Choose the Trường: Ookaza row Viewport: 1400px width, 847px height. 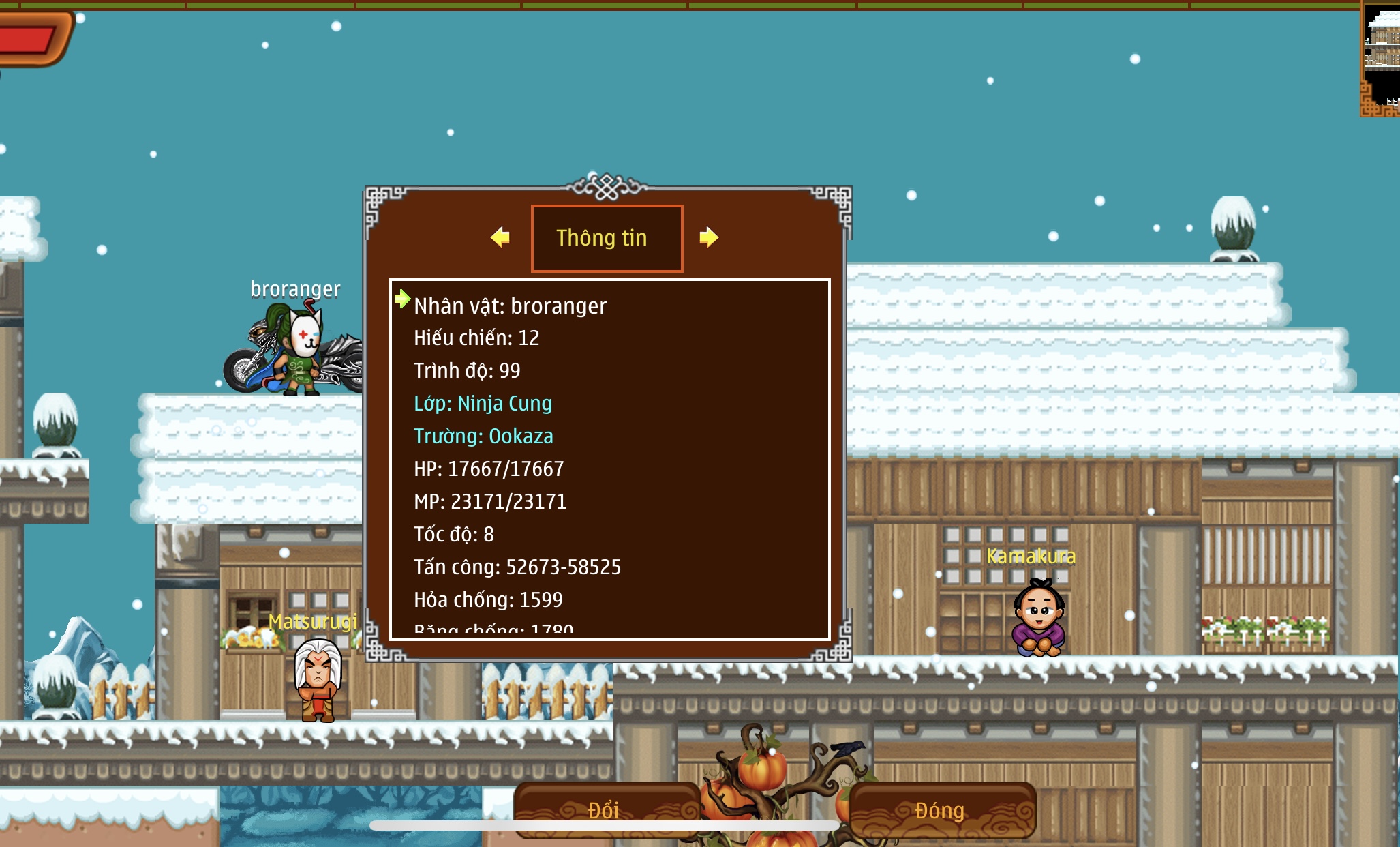(x=483, y=436)
